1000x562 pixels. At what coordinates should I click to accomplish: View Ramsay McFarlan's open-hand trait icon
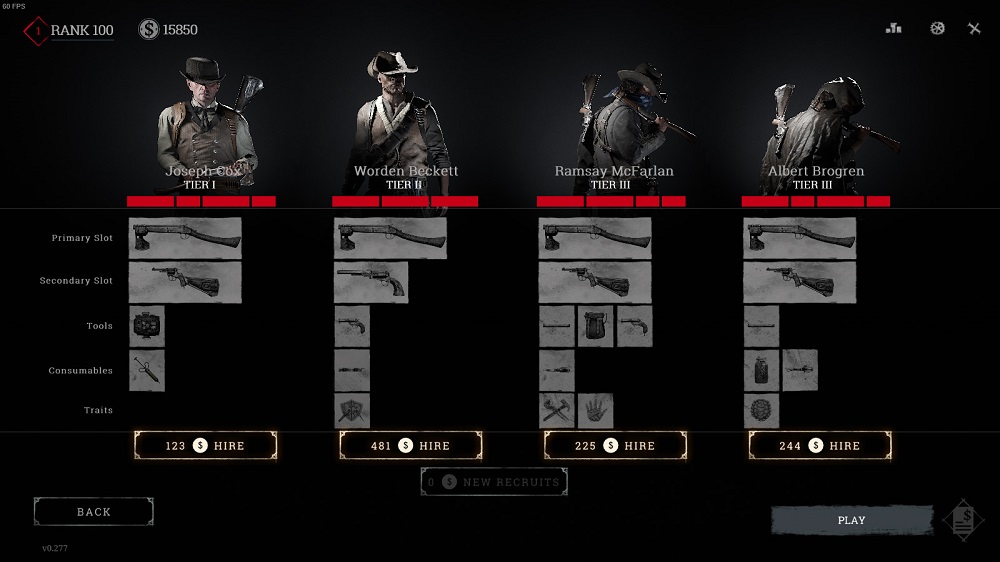[x=595, y=411]
